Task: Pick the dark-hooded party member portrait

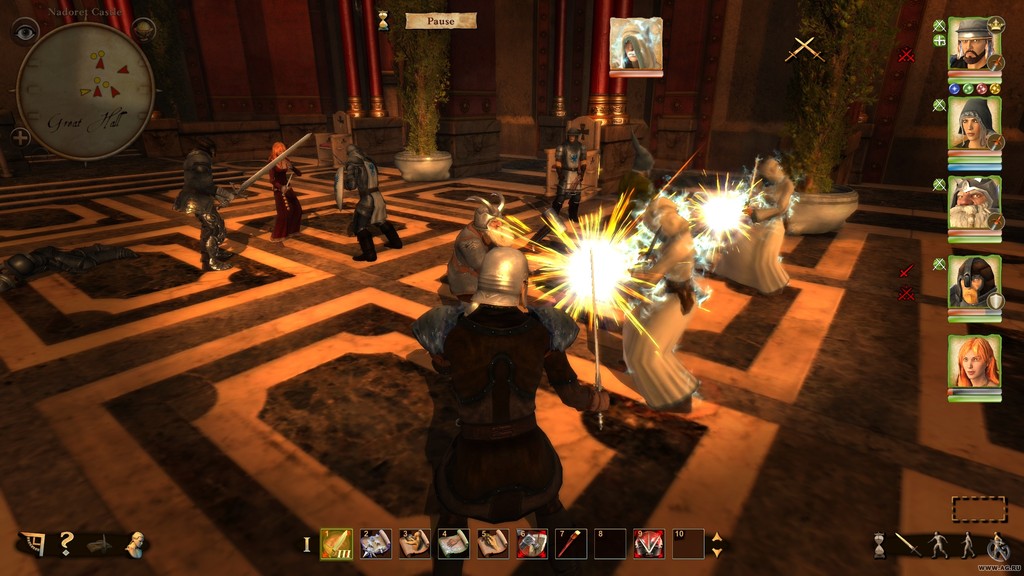Action: click(x=974, y=282)
